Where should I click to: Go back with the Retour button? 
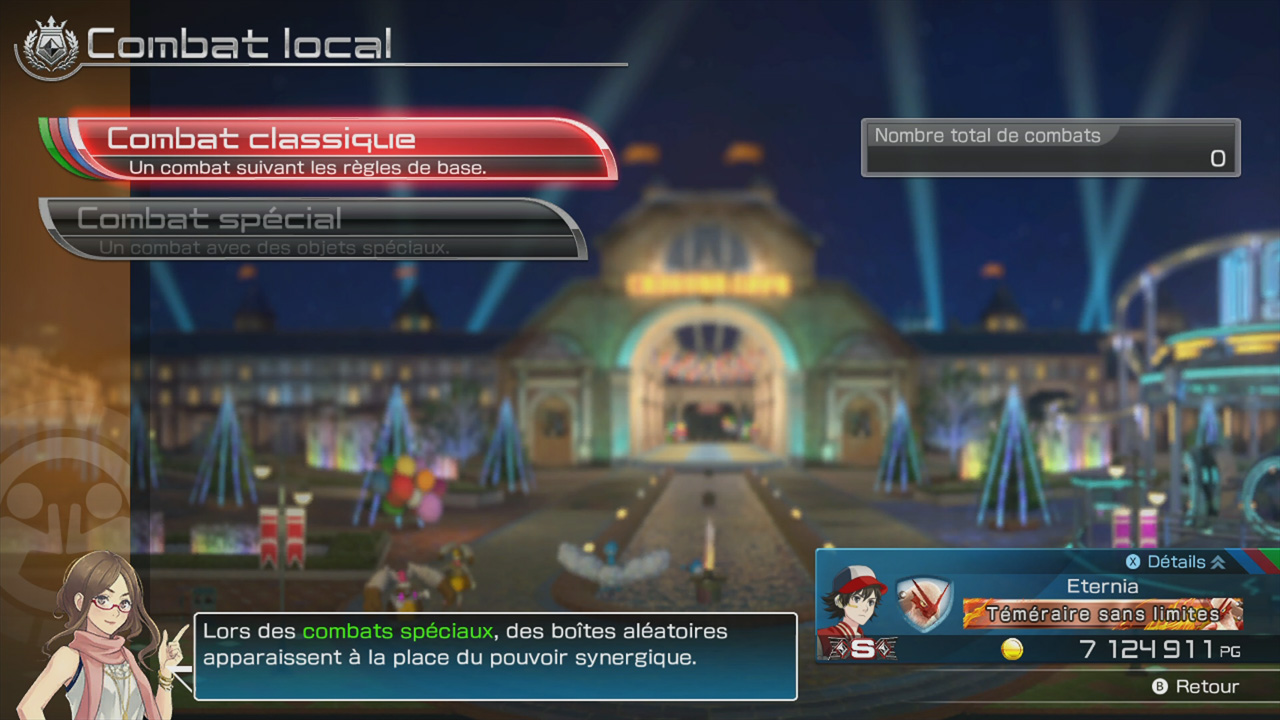[1196, 687]
